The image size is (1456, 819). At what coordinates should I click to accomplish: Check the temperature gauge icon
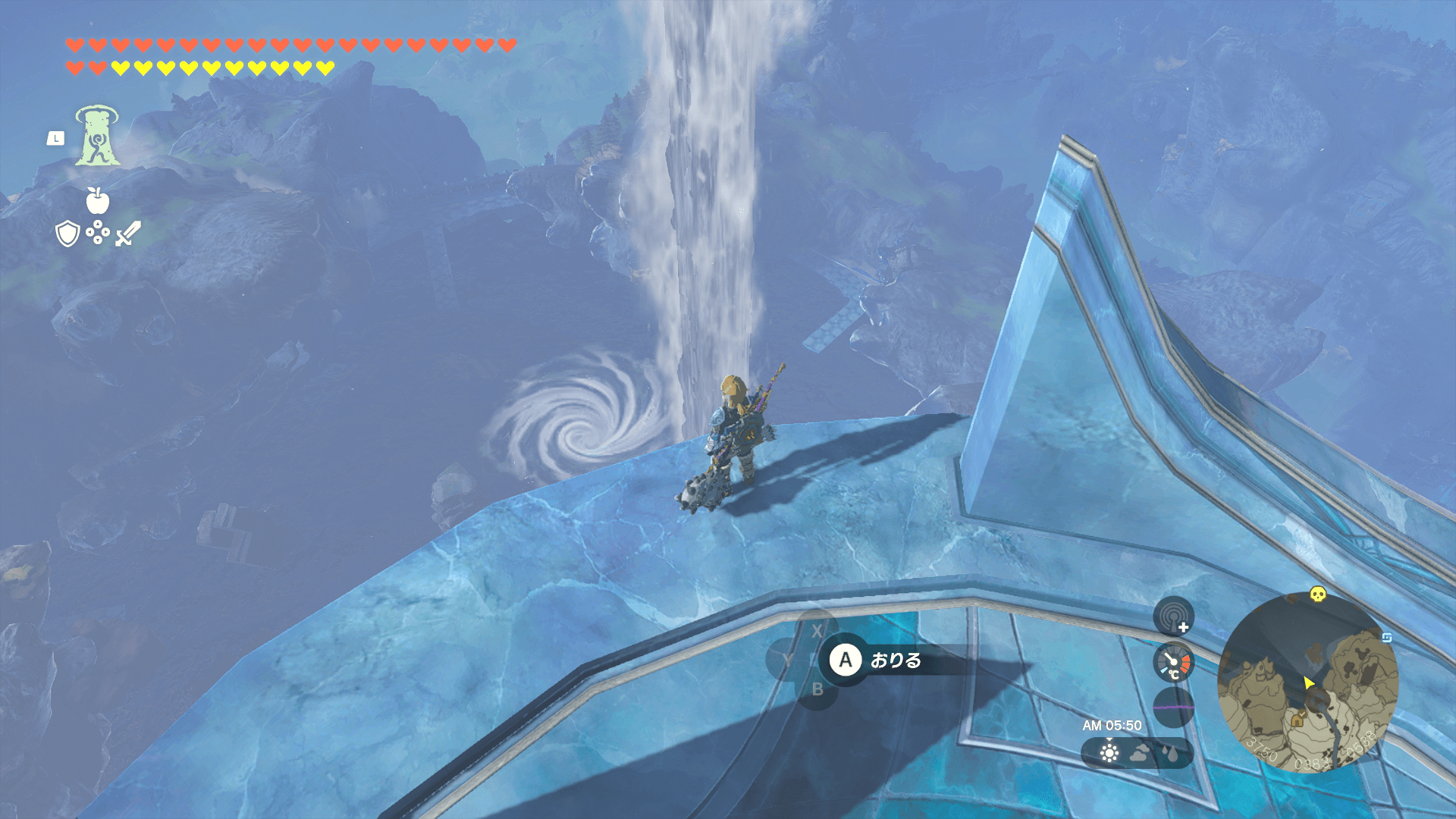coord(1173,663)
